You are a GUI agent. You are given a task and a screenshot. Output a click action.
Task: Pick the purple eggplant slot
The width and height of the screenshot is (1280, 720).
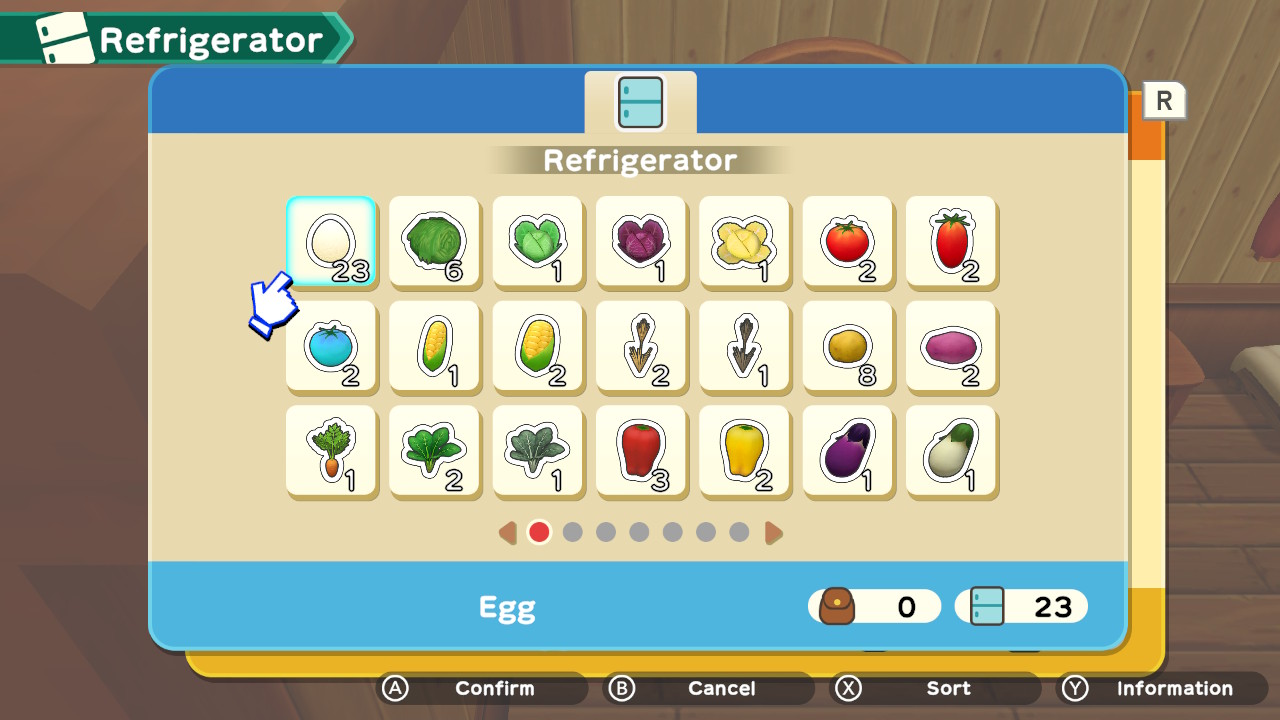848,450
